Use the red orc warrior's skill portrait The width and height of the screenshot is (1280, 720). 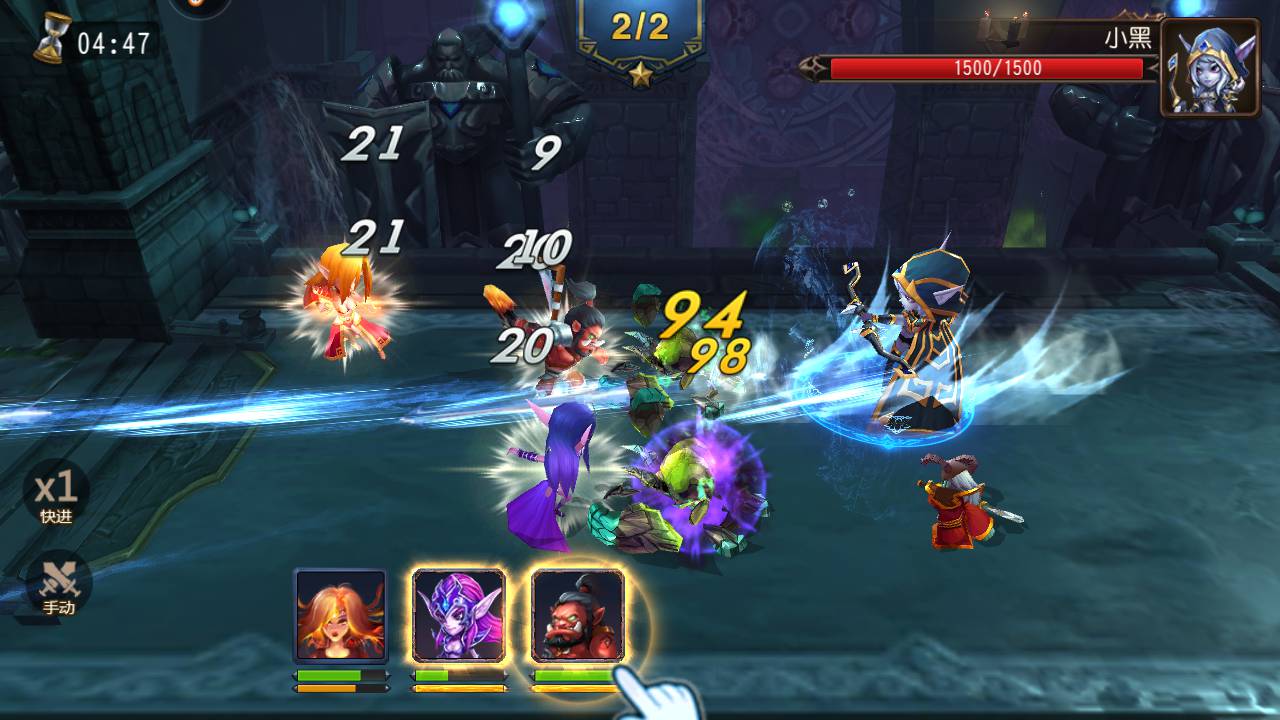(577, 615)
